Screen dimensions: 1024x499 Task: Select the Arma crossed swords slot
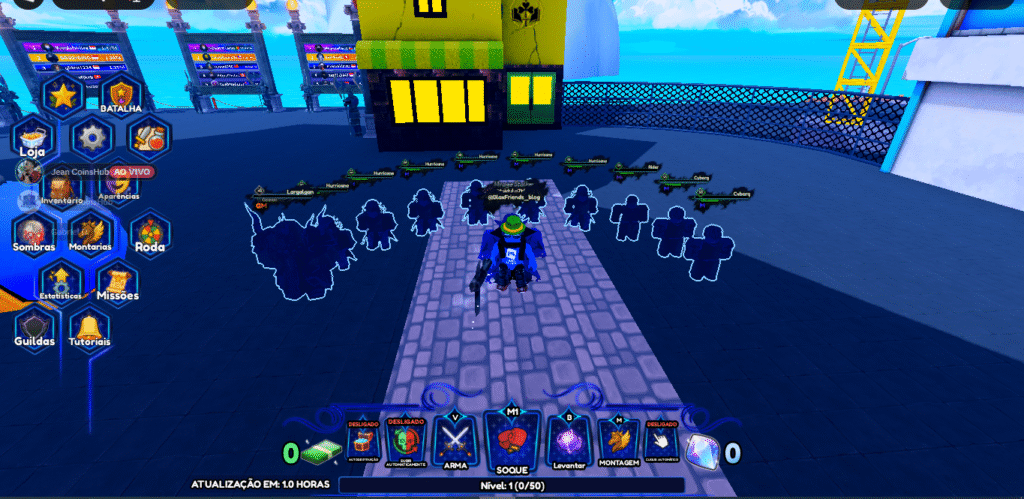coord(457,440)
